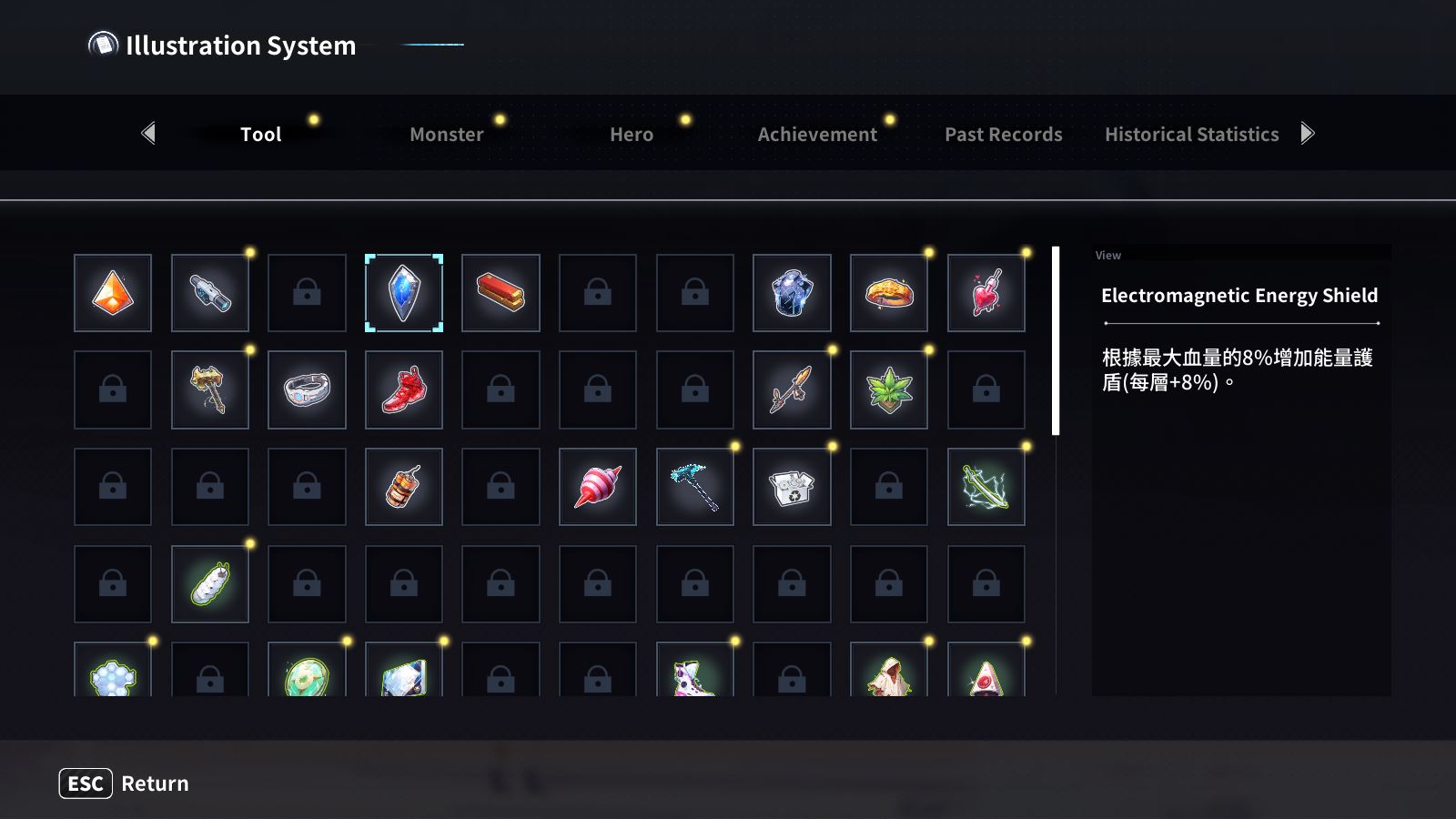
Task: Select the green leafy plant item
Action: [x=889, y=390]
